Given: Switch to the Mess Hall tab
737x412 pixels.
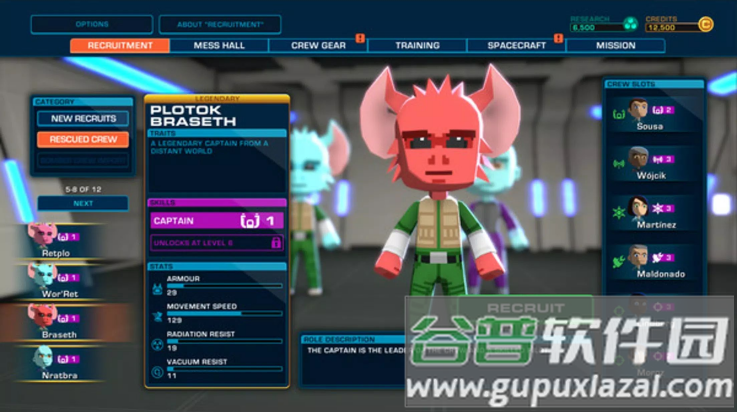Looking at the screenshot, I should [x=219, y=45].
